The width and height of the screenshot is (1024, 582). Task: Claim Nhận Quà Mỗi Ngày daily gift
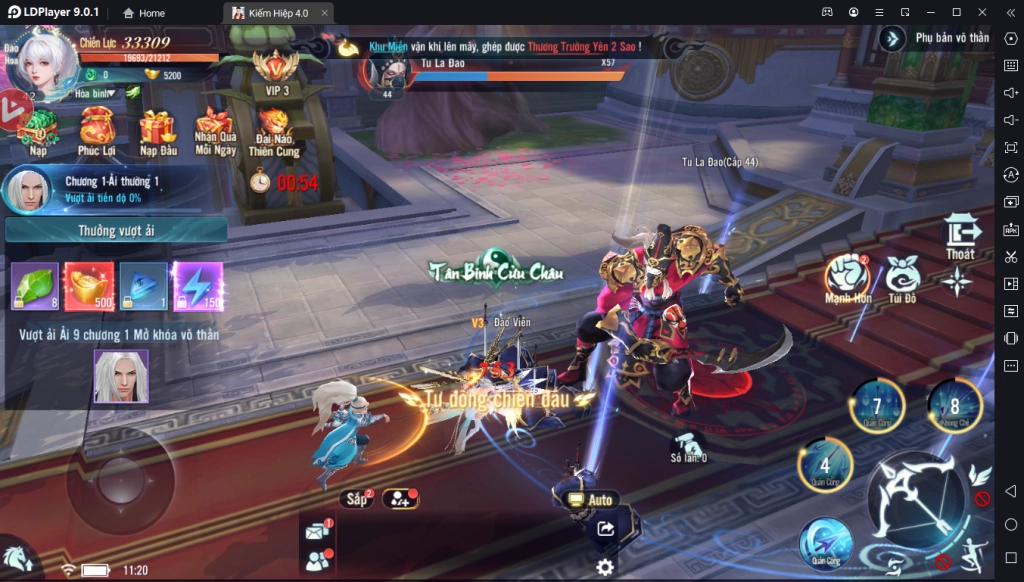215,128
